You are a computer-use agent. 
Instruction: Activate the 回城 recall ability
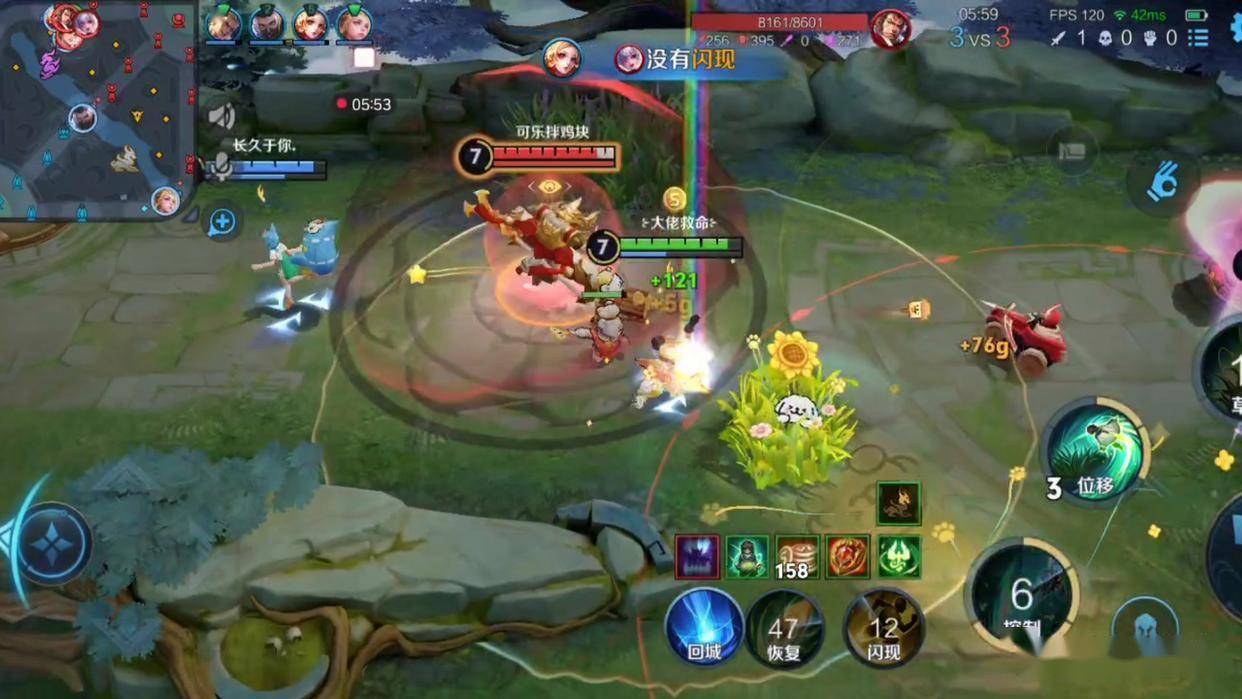[704, 627]
